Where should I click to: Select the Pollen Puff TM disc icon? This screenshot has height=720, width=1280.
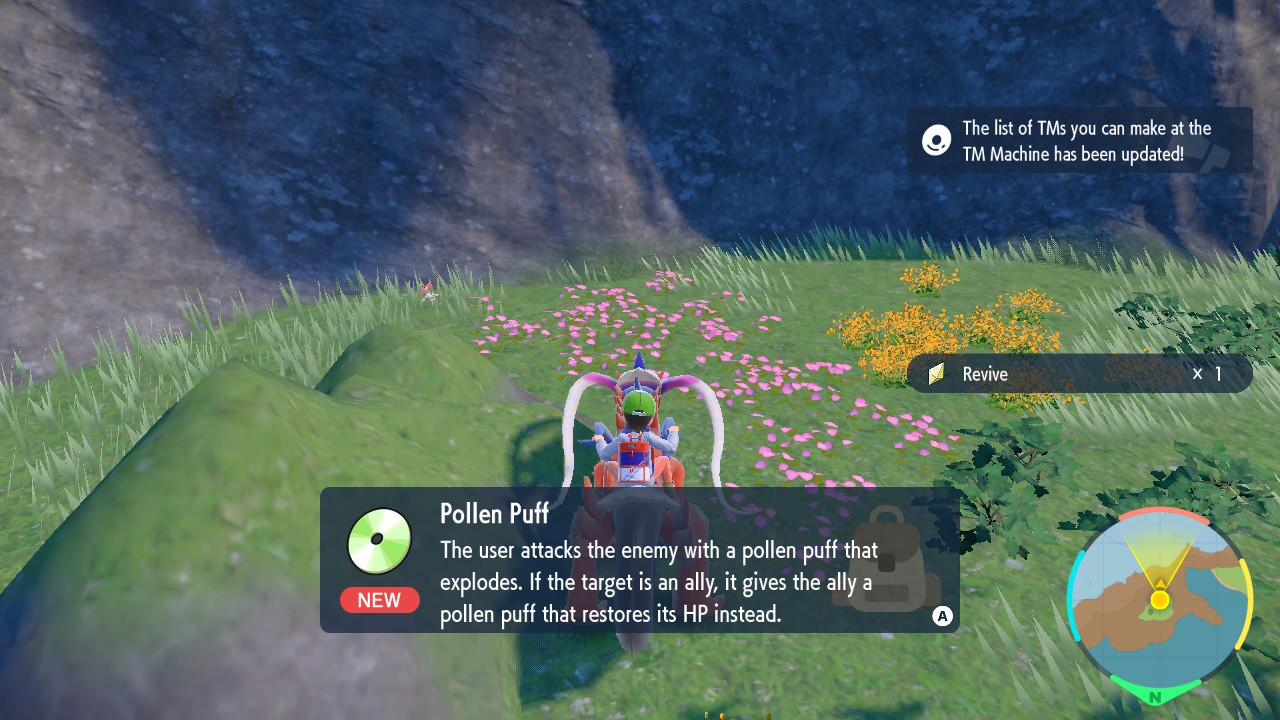pos(379,541)
